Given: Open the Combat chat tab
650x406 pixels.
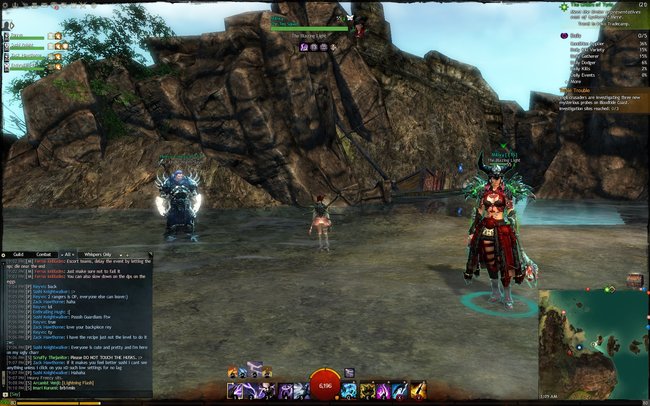Looking at the screenshot, I should tap(44, 254).
